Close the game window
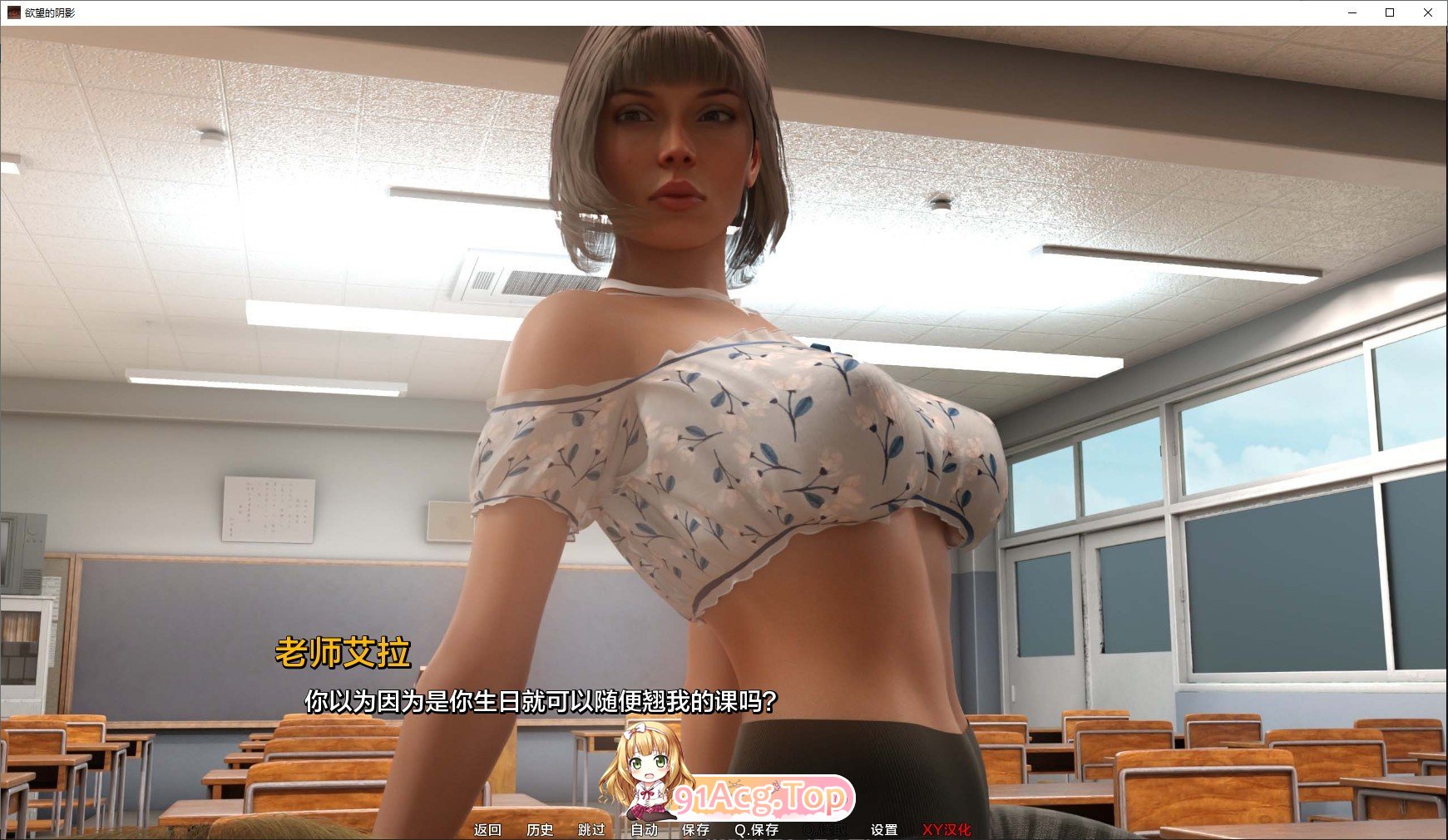 click(x=1428, y=12)
